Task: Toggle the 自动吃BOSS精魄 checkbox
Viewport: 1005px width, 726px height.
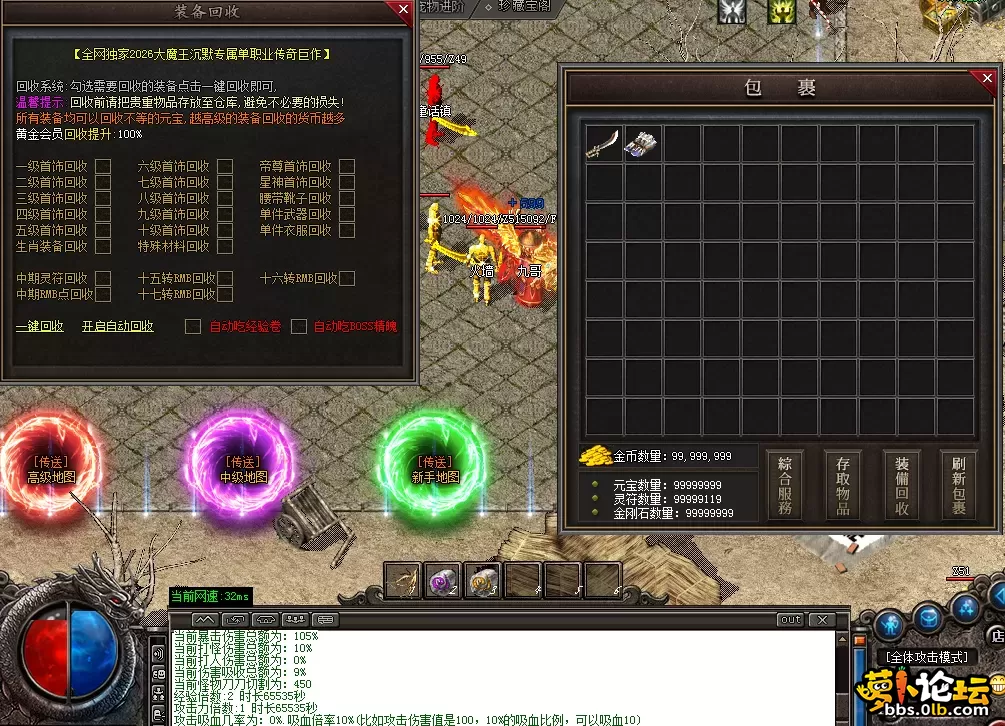Action: coord(298,327)
